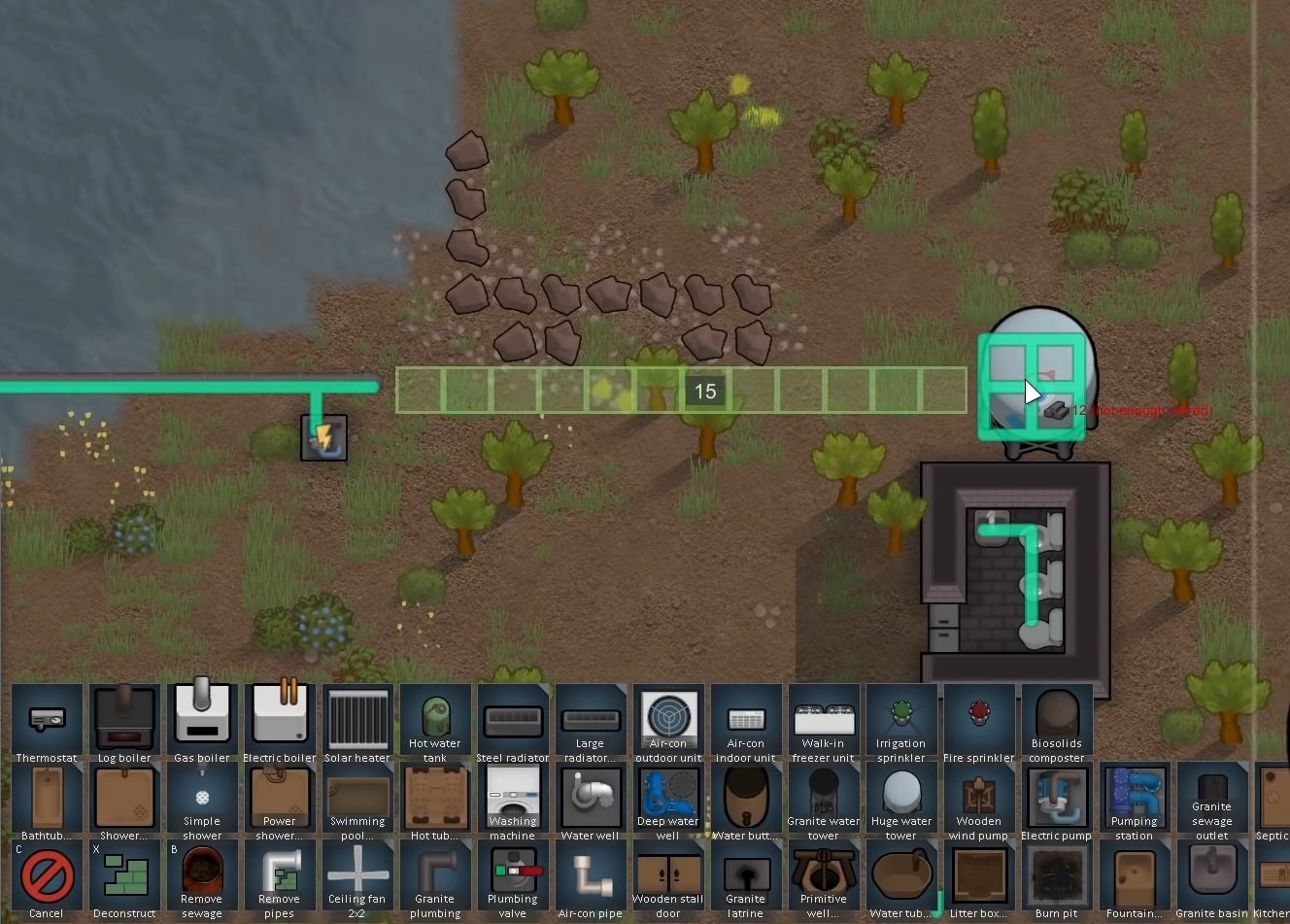The image size is (1290, 924).
Task: Select the Thermostat build option
Action: pyautogui.click(x=47, y=719)
